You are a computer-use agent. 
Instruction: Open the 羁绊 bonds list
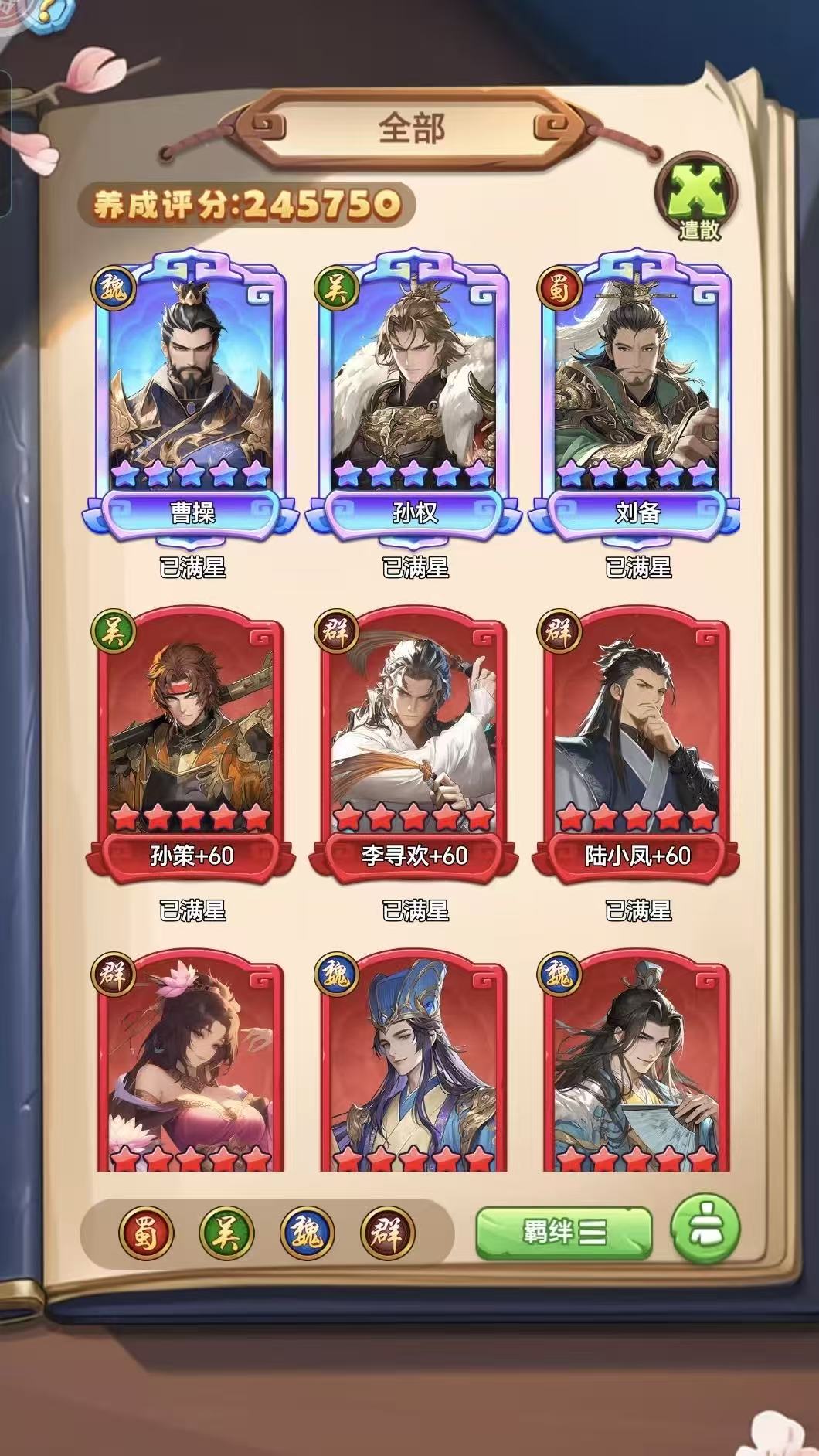pyautogui.click(x=564, y=1232)
